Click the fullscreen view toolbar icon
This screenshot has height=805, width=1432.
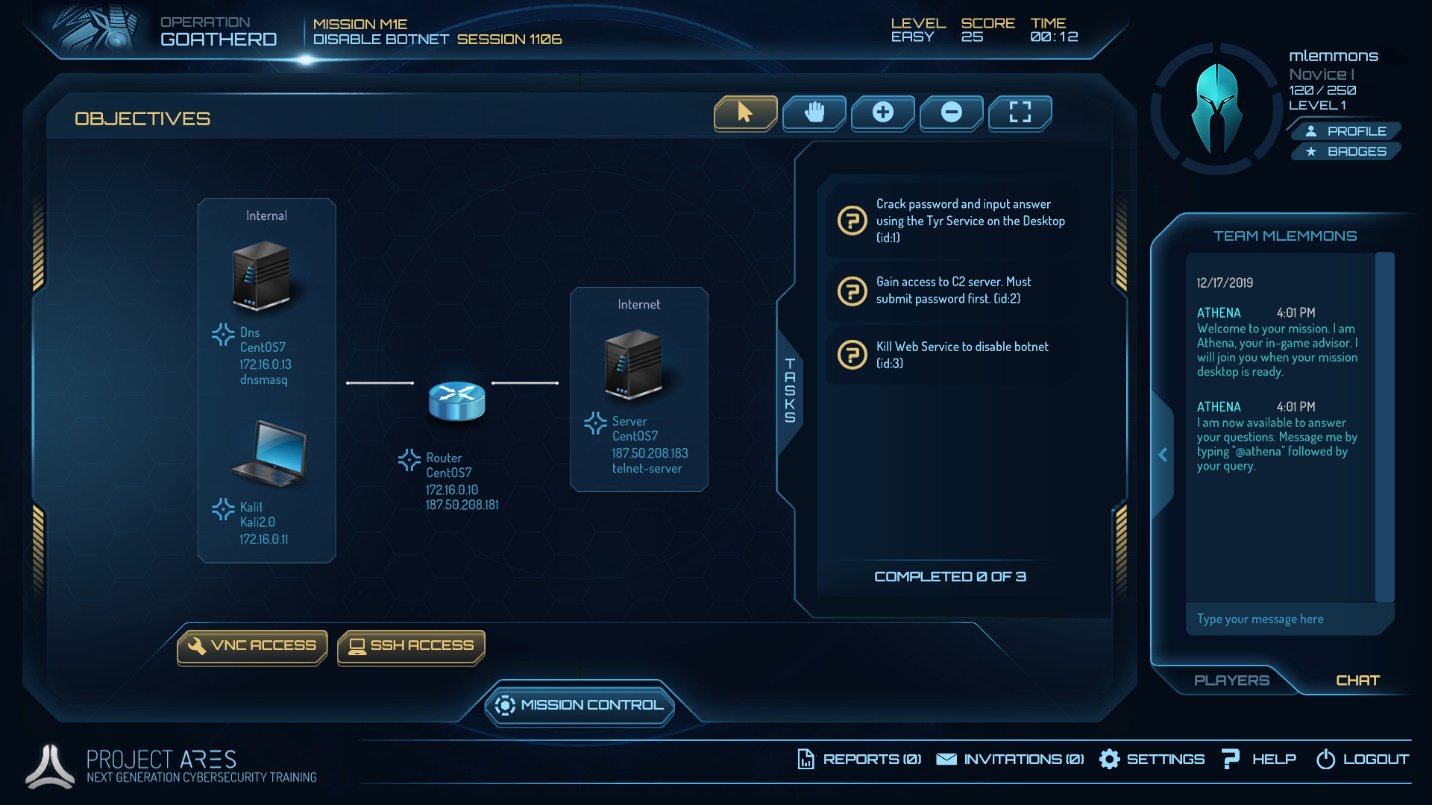click(x=1019, y=113)
